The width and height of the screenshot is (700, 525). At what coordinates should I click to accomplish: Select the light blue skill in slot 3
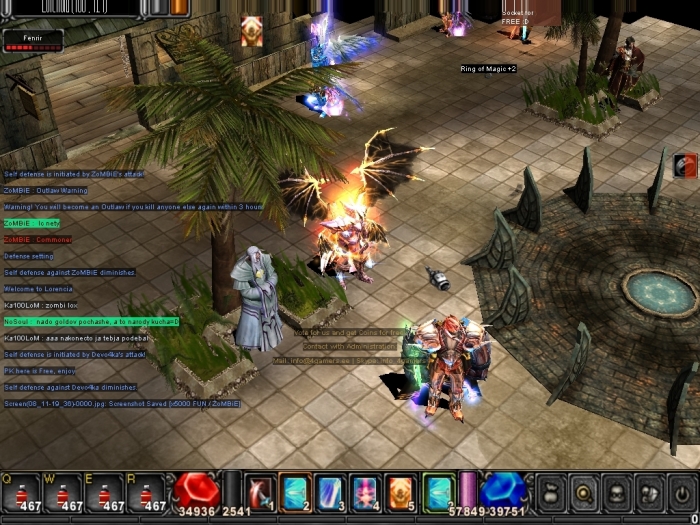click(329, 492)
